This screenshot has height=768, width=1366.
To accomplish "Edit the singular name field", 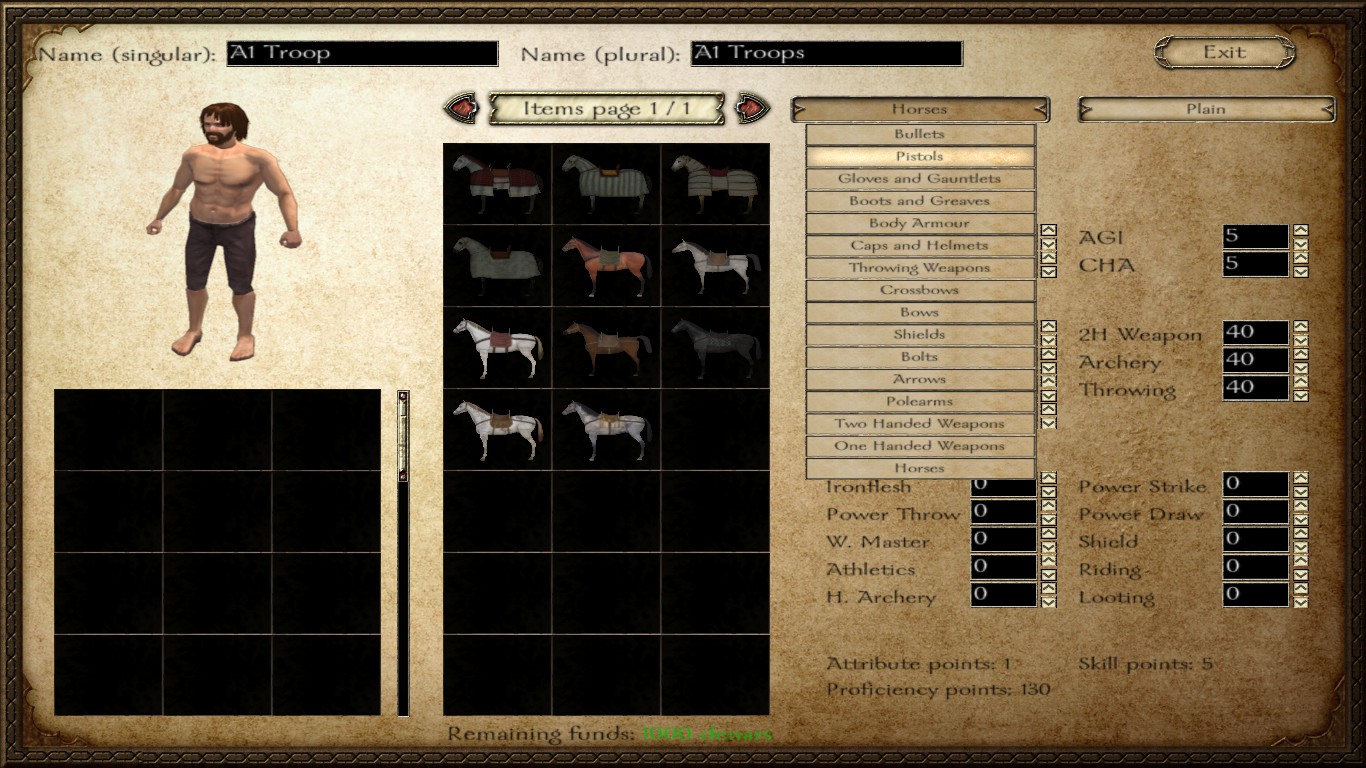I will coord(362,53).
